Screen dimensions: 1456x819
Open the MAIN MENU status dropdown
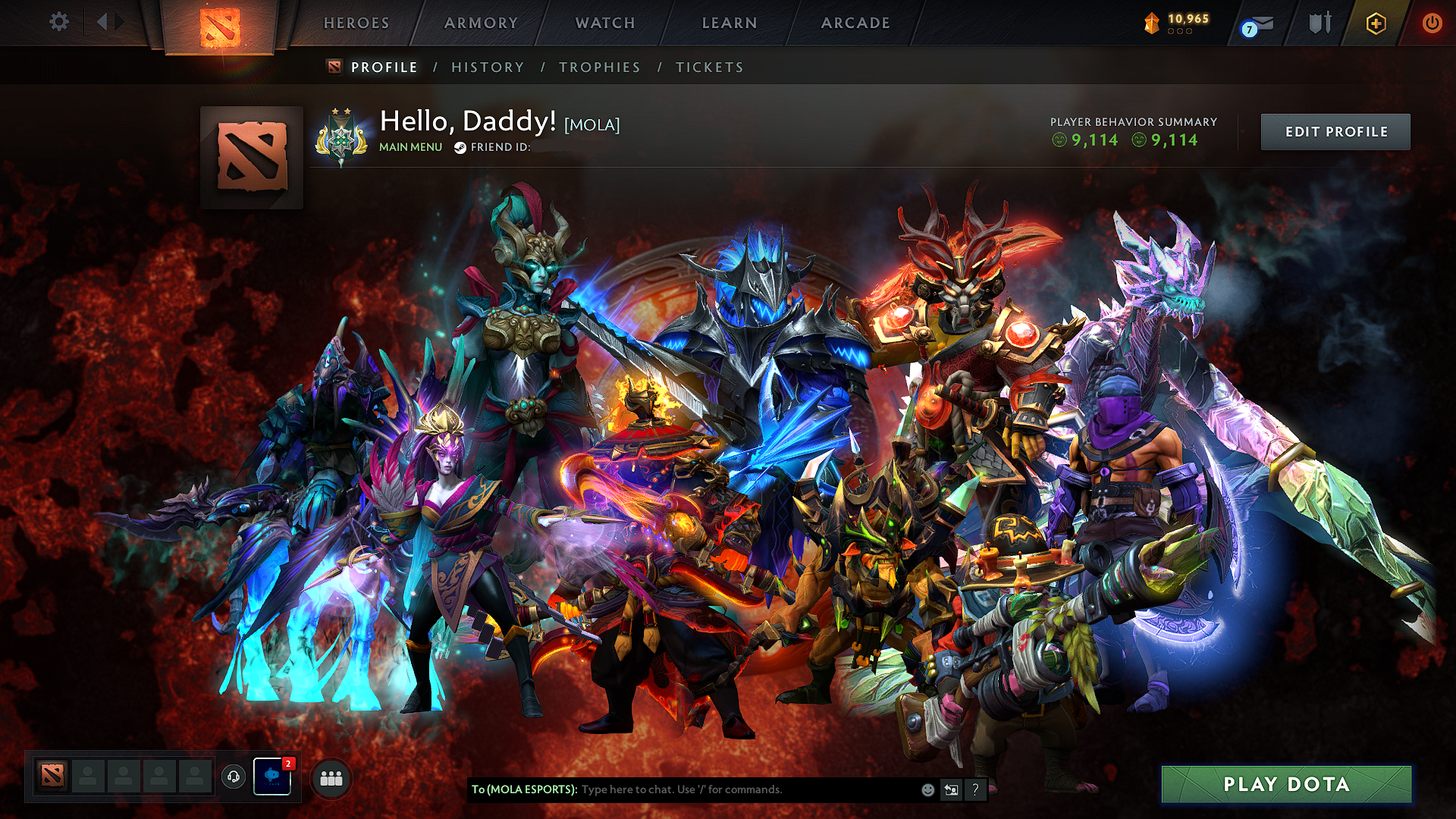pyautogui.click(x=409, y=146)
